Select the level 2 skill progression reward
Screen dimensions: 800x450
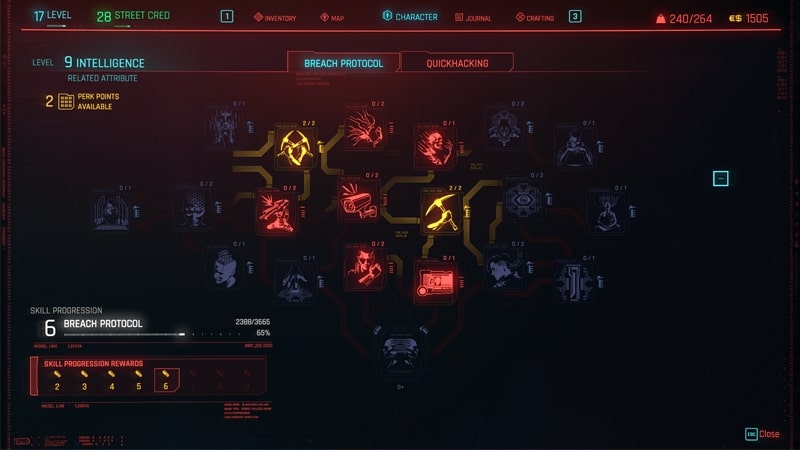click(57, 381)
